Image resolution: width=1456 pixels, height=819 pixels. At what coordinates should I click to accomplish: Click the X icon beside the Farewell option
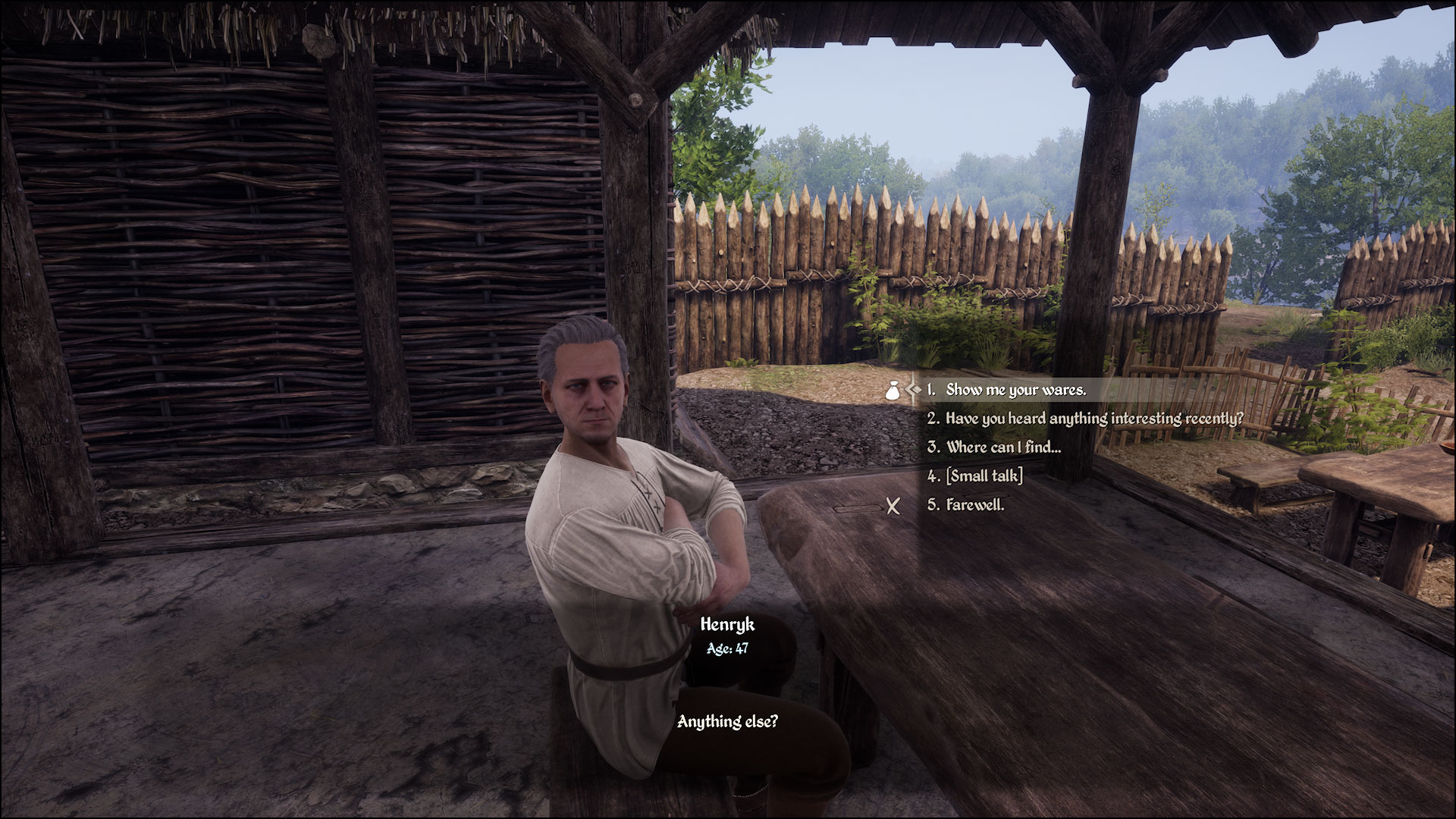[892, 507]
